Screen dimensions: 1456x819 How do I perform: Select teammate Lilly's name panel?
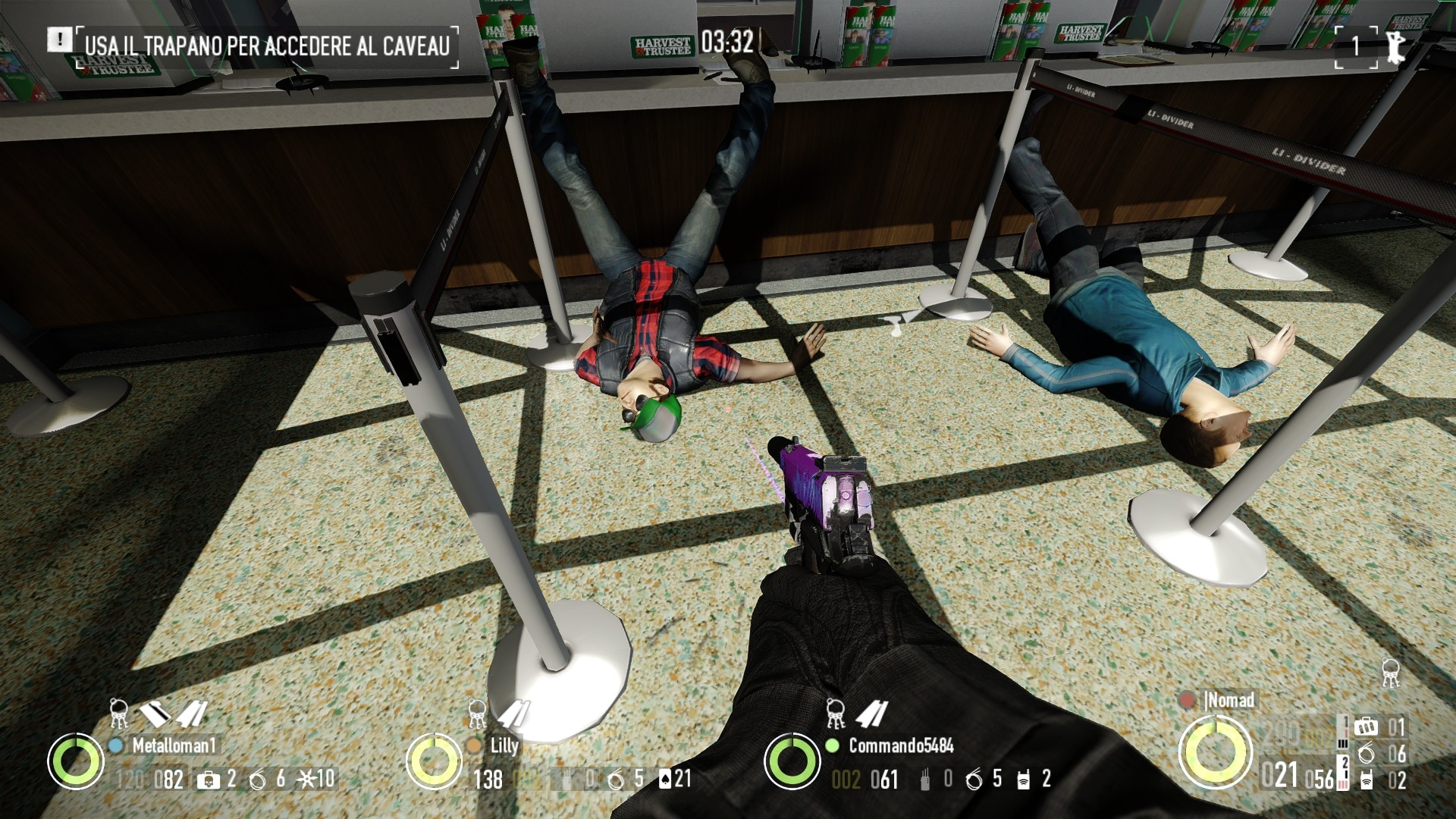click(504, 745)
